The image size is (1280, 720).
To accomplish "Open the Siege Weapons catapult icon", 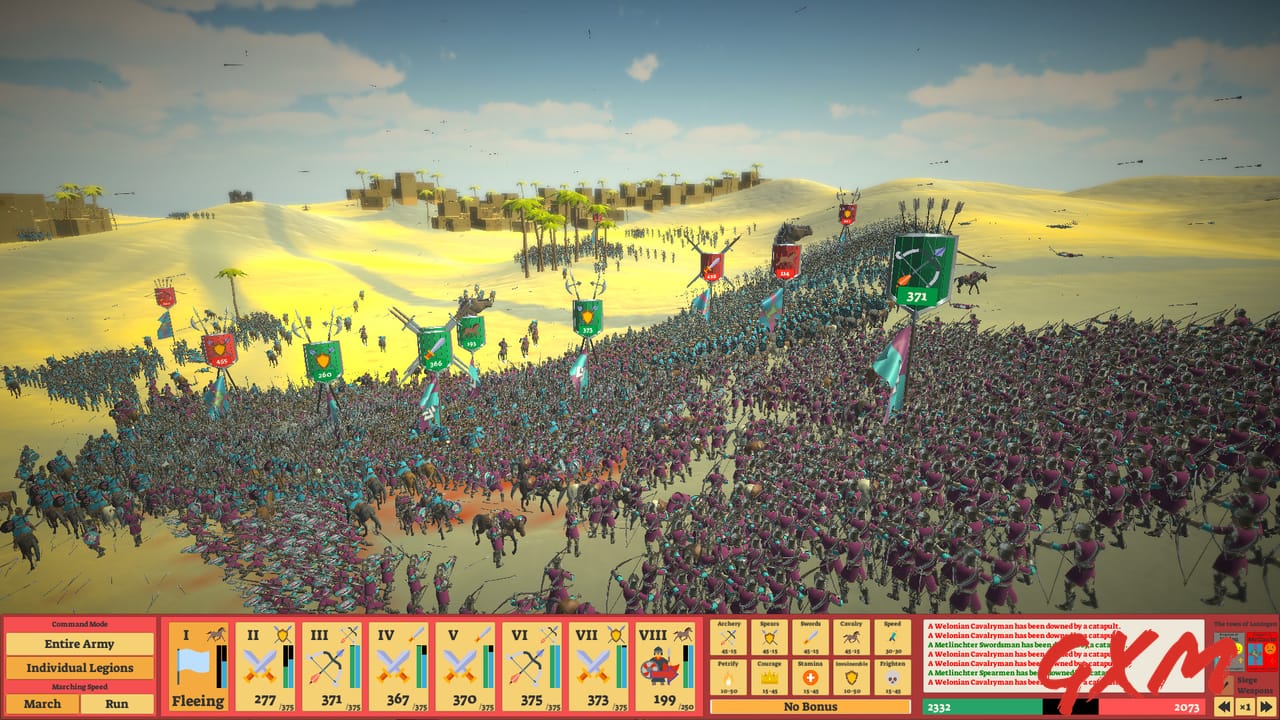I will pyautogui.click(x=1229, y=684).
